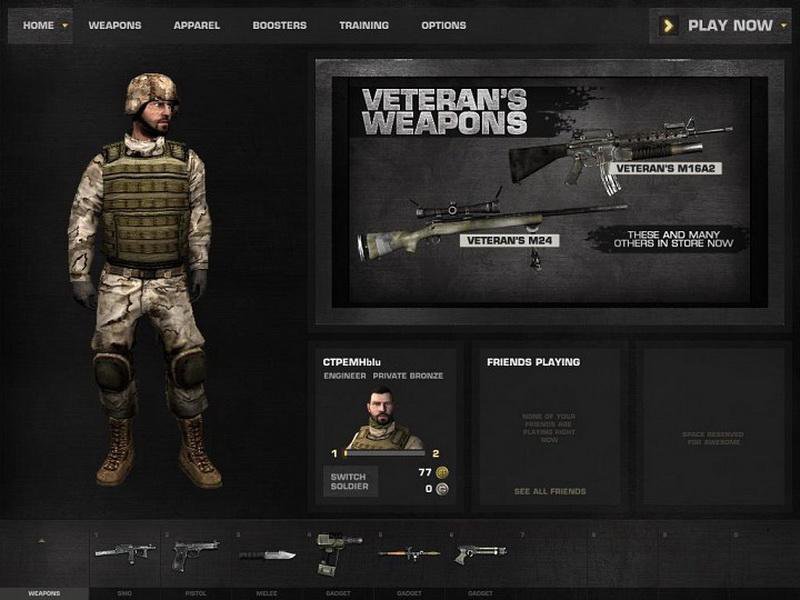Switch to the Weapons tab at bottom left
This screenshot has width=800, height=600.
(43, 593)
